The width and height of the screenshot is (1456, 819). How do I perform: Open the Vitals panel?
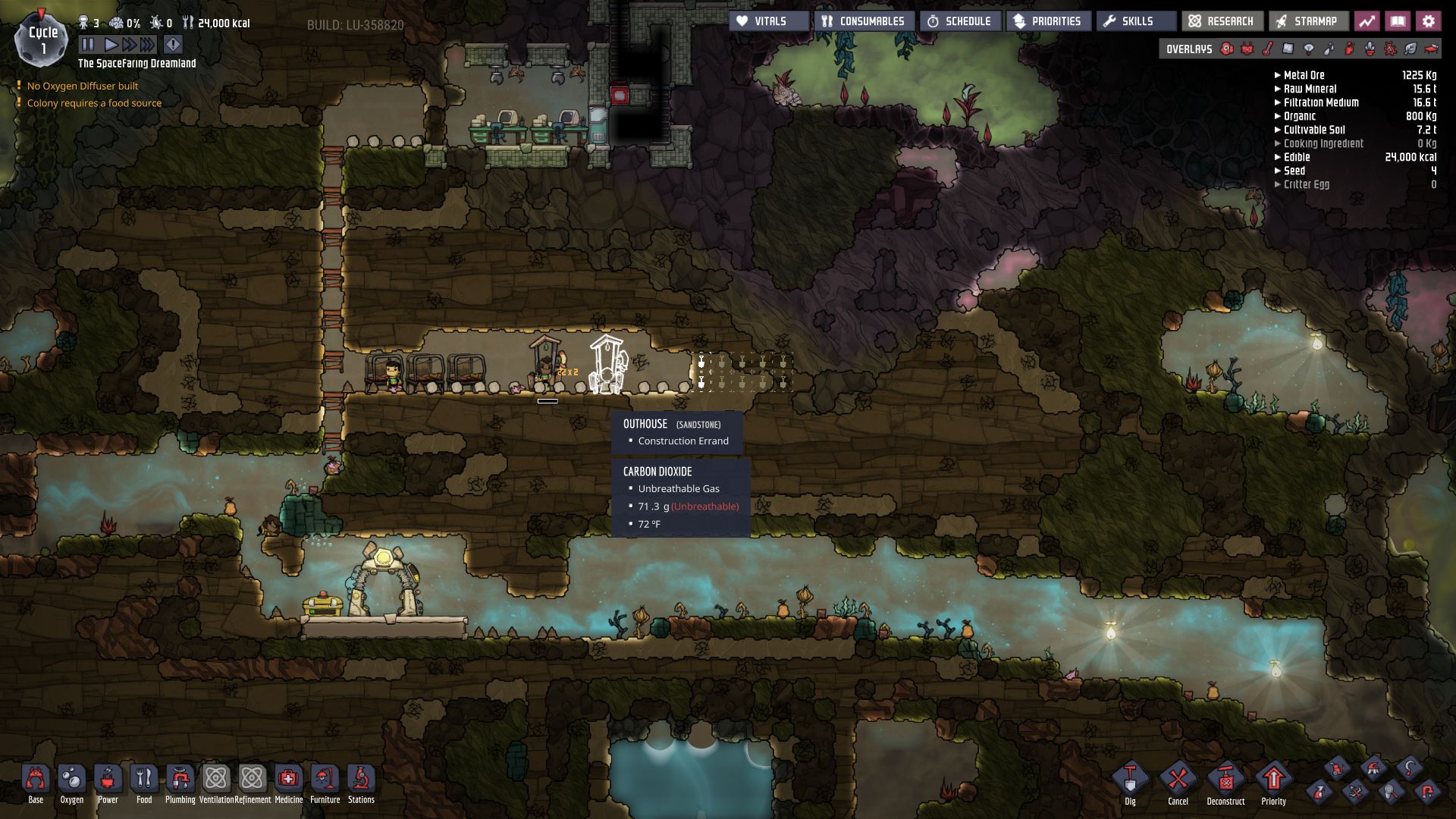(x=769, y=21)
